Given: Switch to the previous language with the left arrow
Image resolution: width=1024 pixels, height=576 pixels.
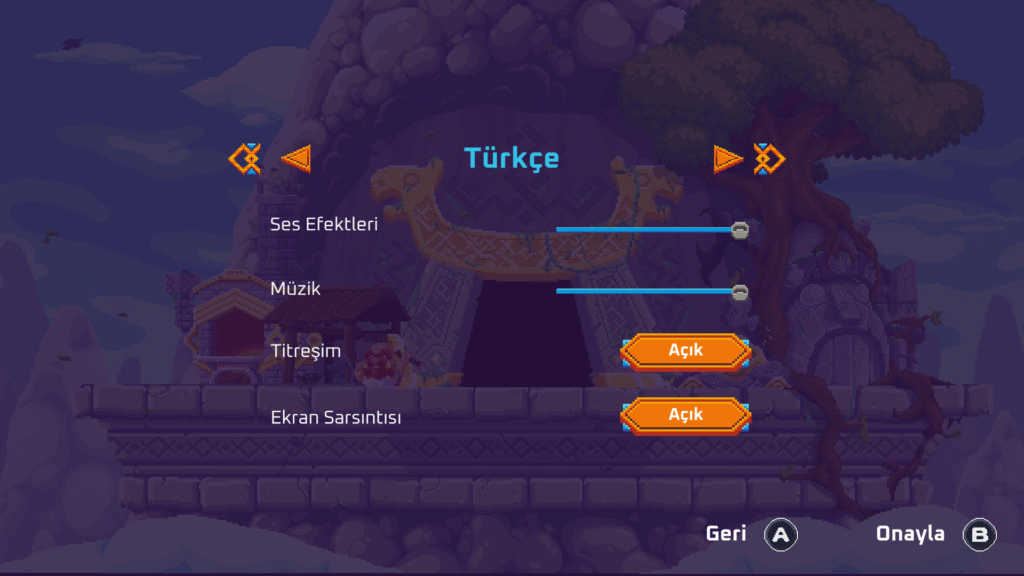Looking at the screenshot, I should [x=296, y=159].
